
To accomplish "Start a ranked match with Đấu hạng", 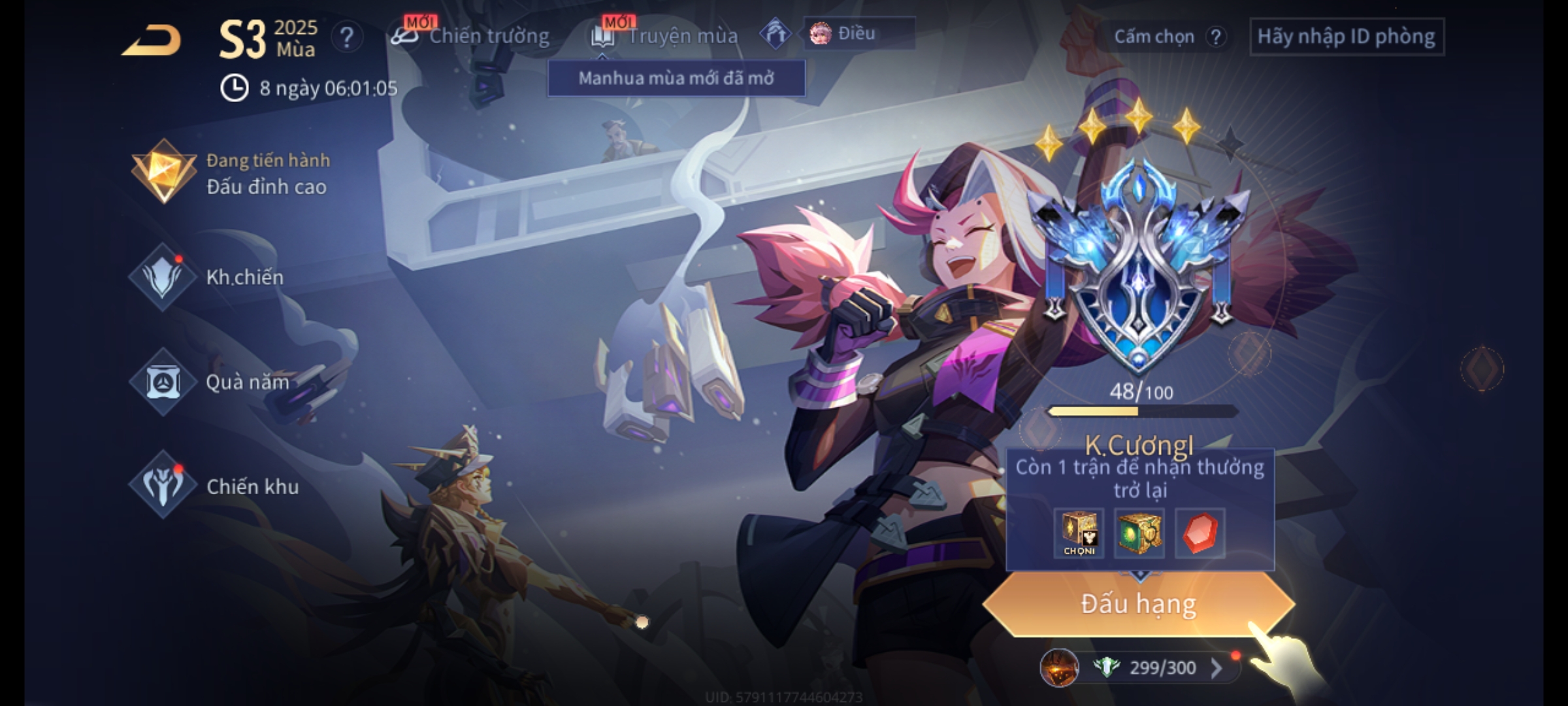I will [x=1138, y=603].
